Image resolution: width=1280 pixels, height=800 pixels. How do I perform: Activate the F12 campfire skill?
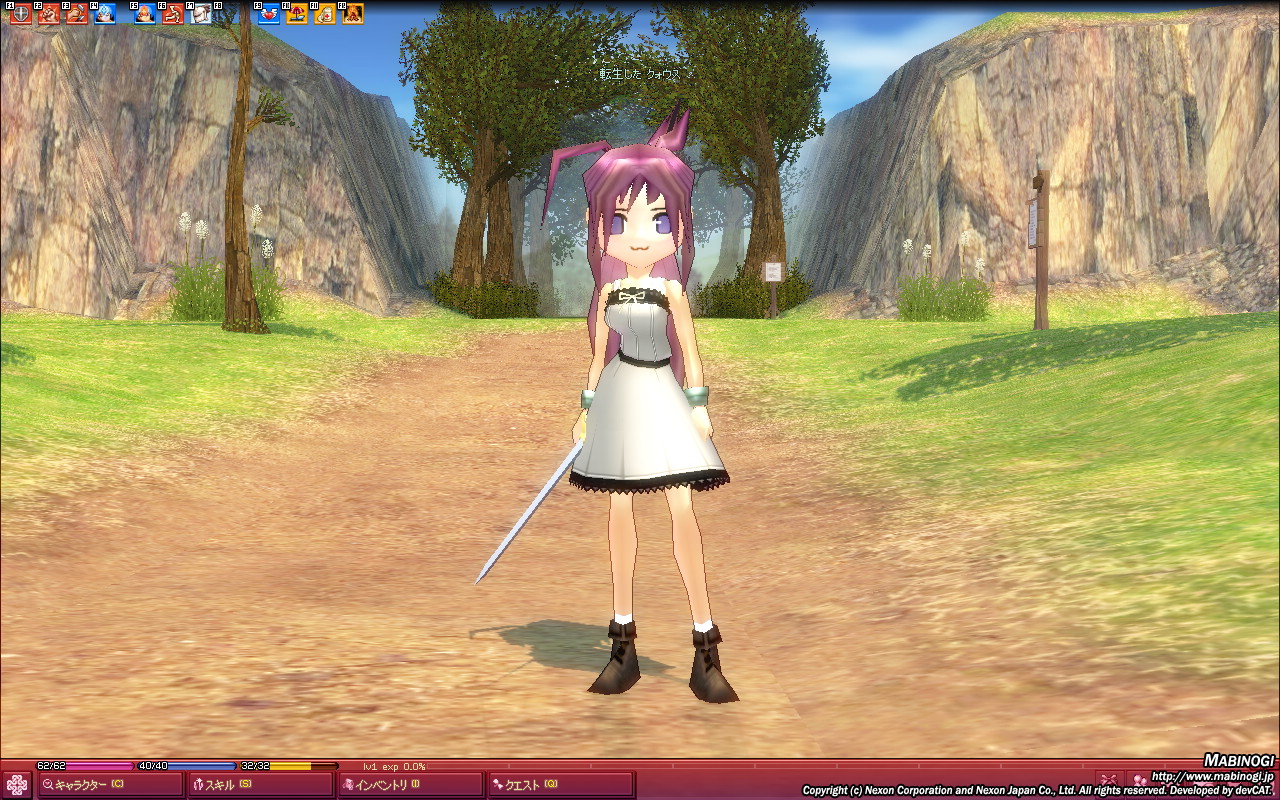pos(353,14)
